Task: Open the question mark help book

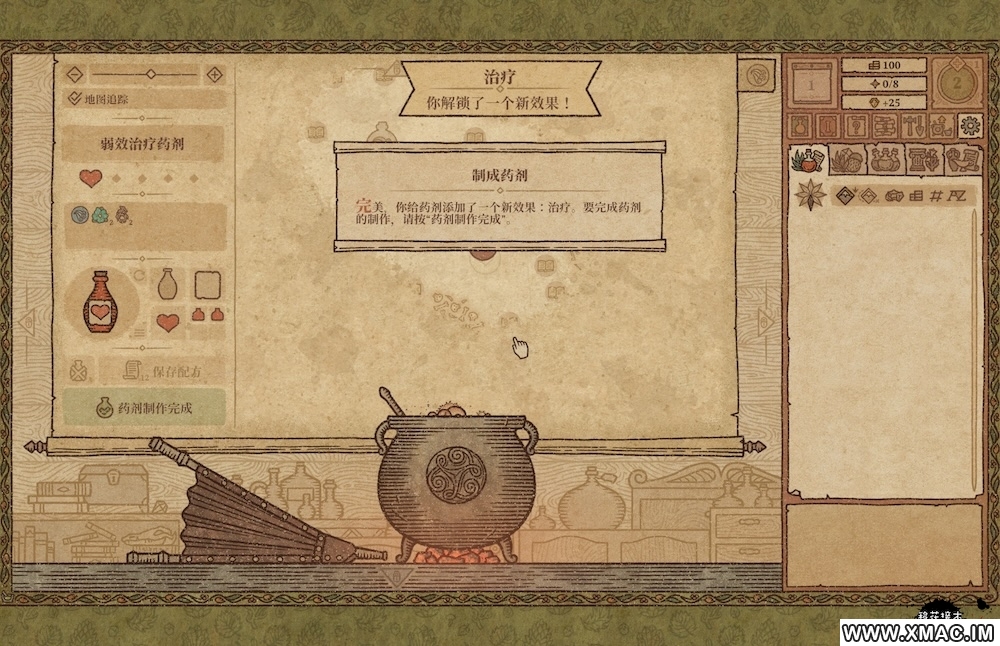Action: 856,125
